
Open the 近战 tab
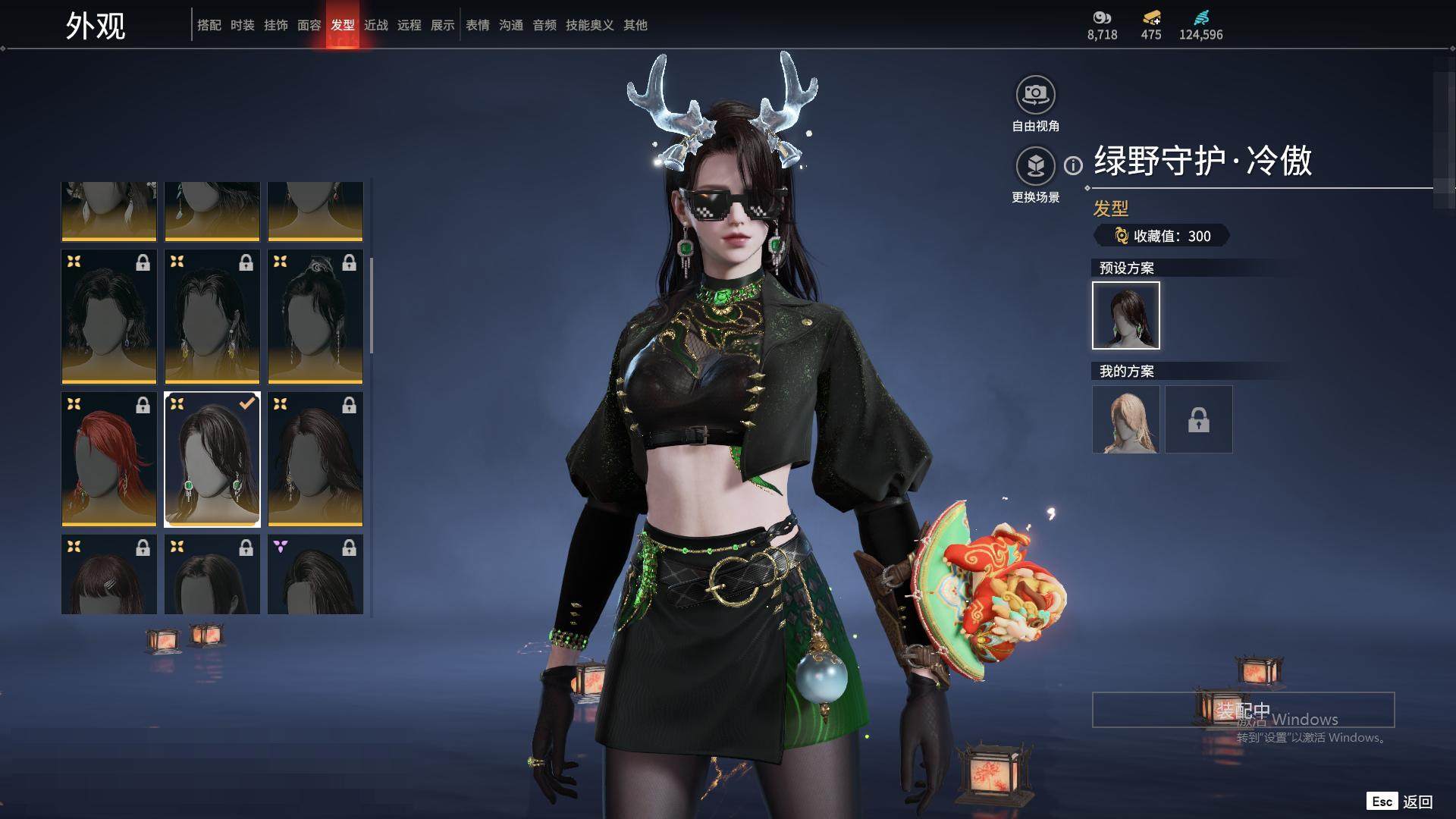point(375,25)
